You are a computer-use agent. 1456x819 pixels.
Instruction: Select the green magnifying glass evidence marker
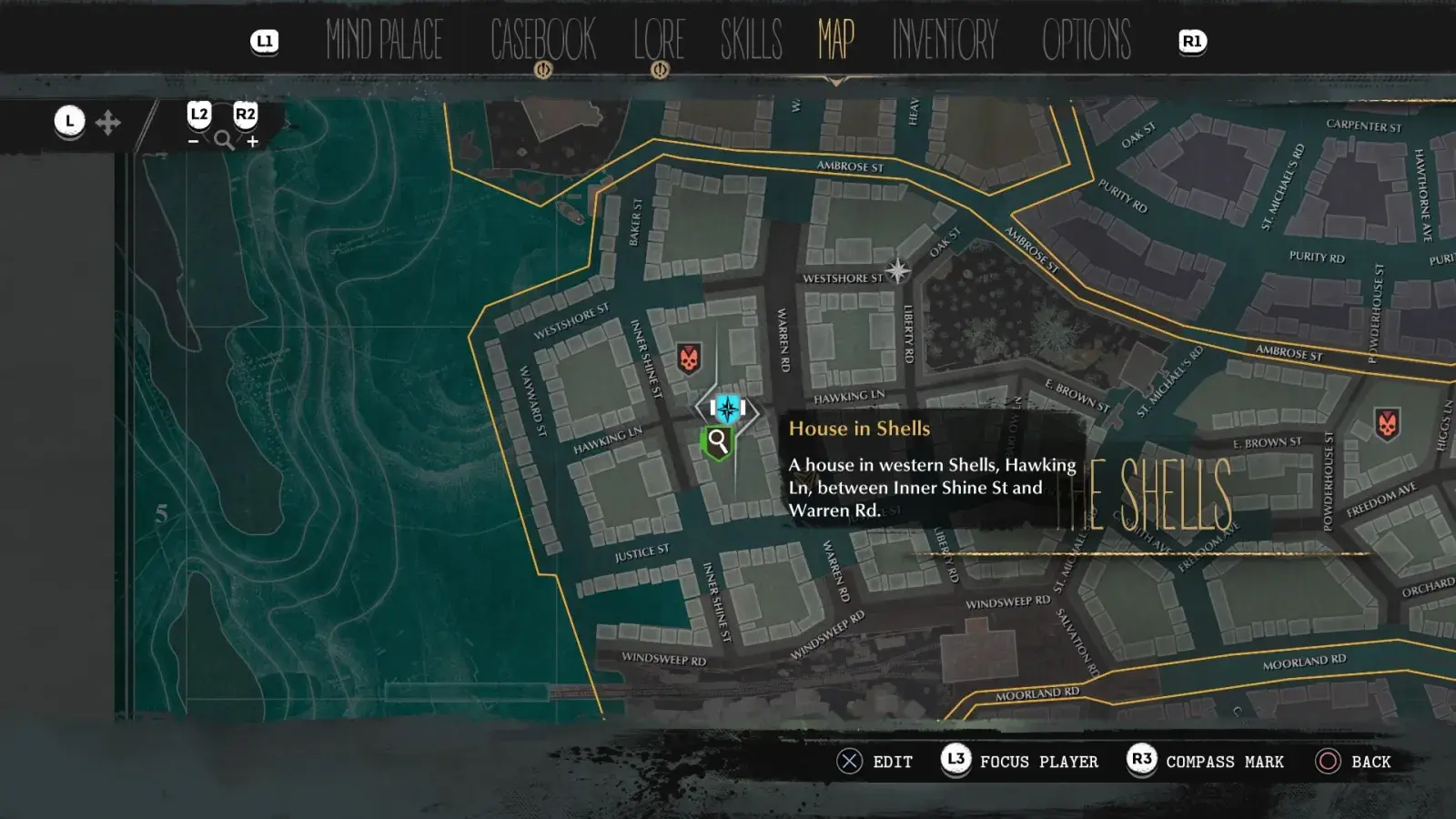(x=718, y=443)
